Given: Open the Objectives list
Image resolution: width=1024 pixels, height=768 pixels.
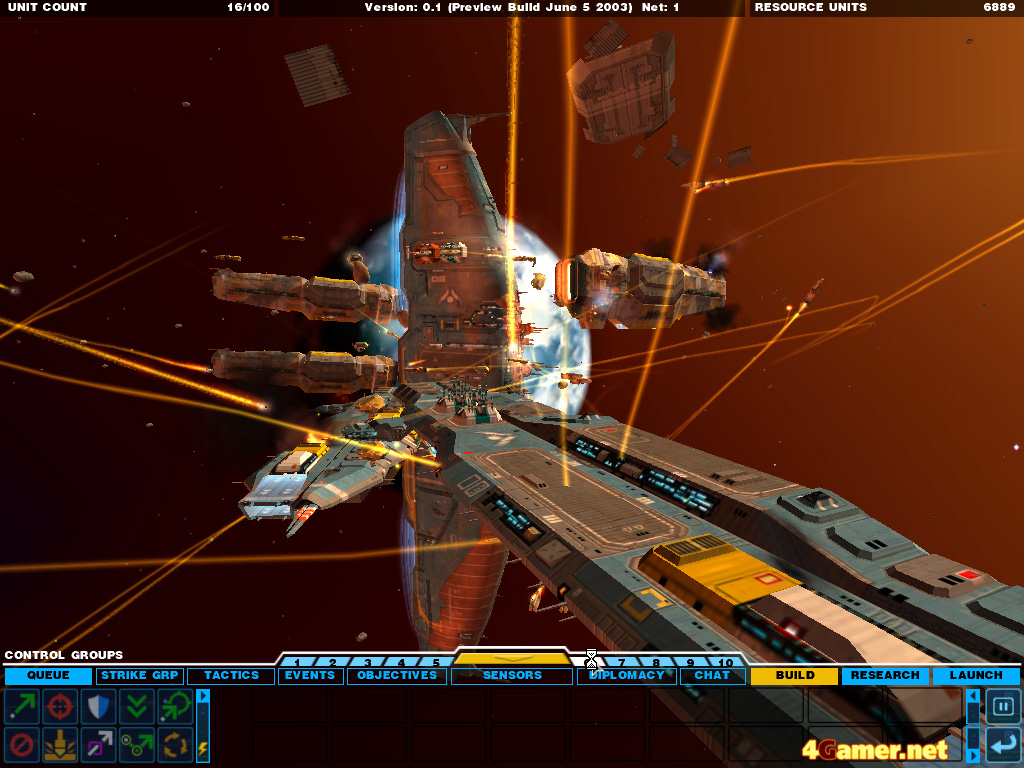Looking at the screenshot, I should (397, 676).
